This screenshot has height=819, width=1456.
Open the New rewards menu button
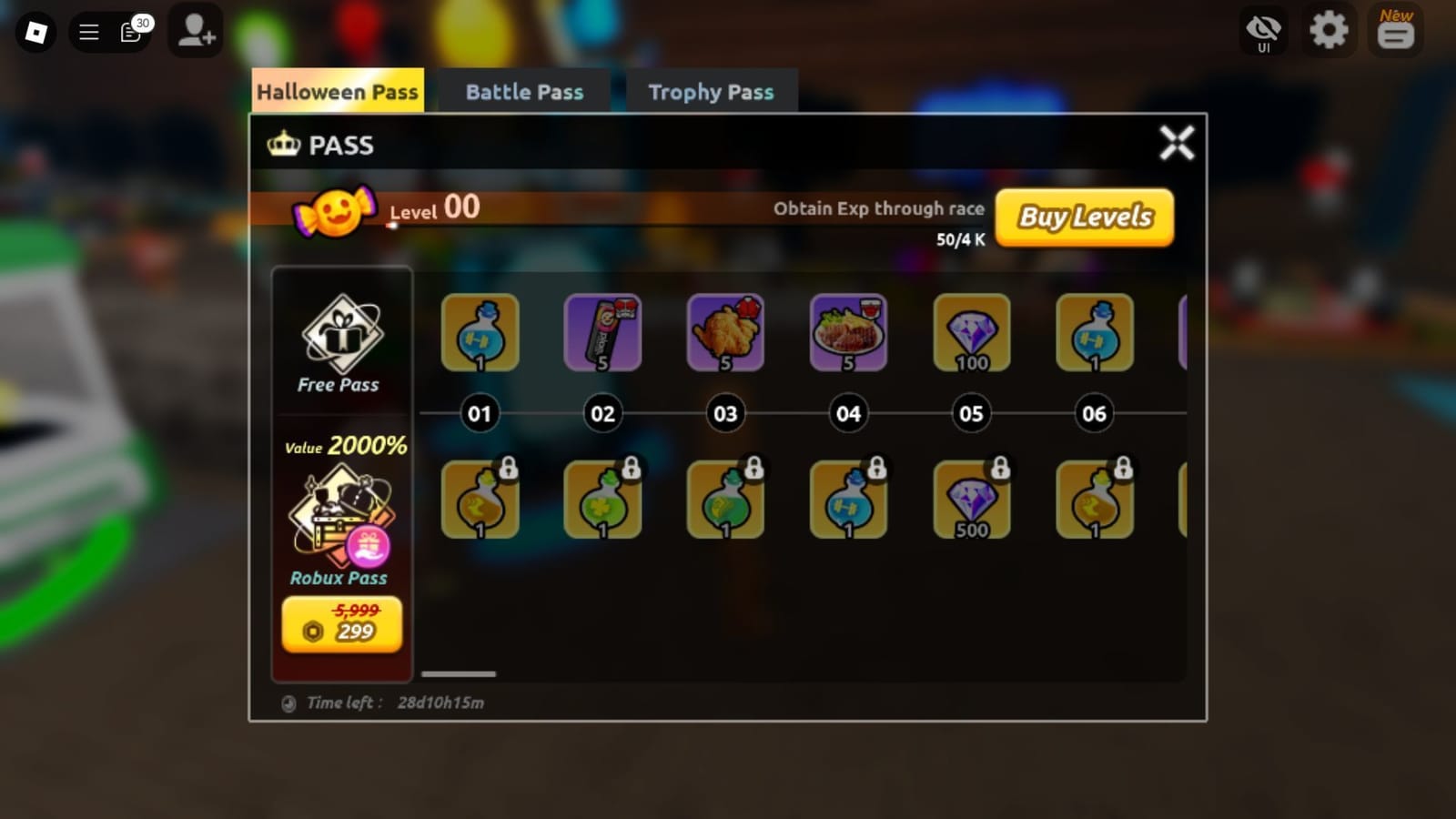[x=1395, y=31]
